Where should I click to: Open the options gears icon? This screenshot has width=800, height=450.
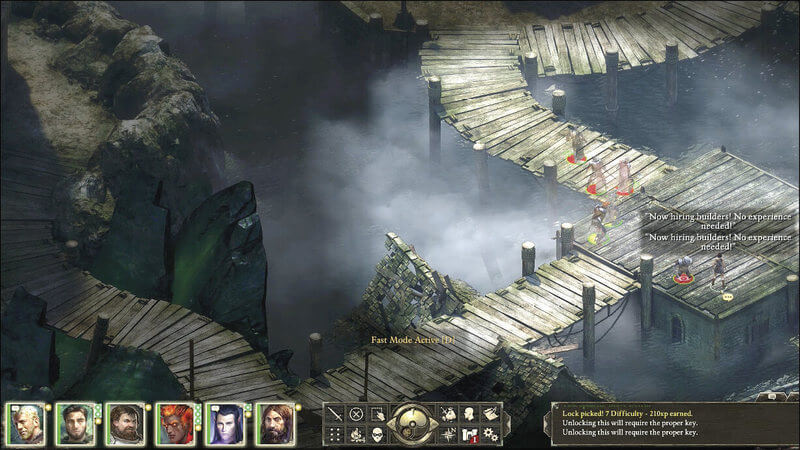[490, 435]
